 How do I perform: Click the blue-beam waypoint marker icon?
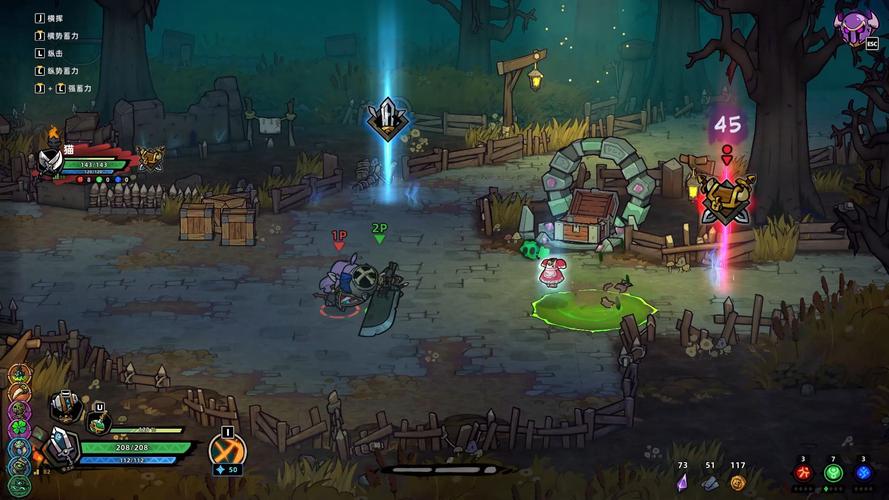coord(386,118)
